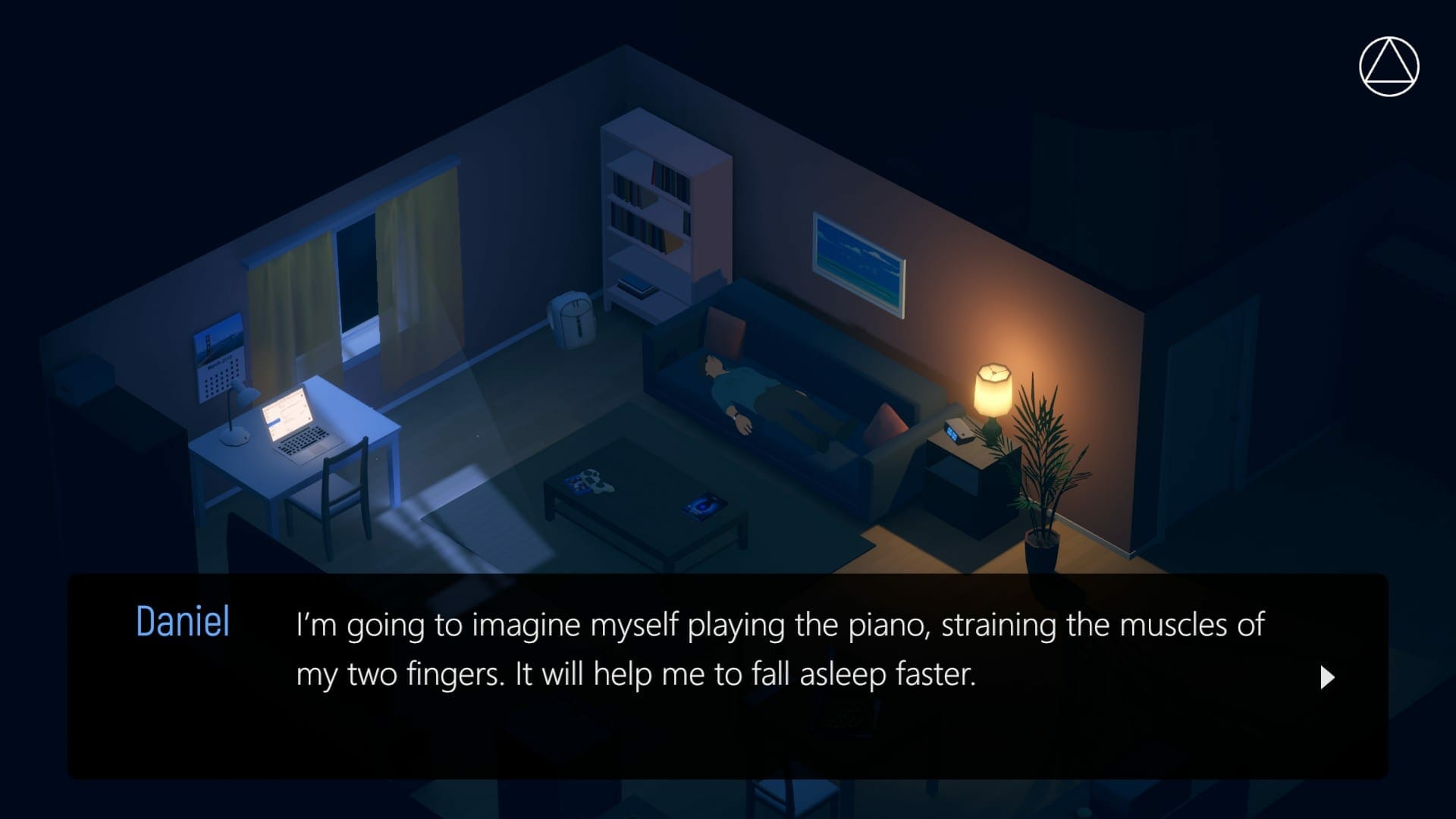Image resolution: width=1456 pixels, height=819 pixels.
Task: Open the circled triangle menu icon
Action: 1389,67
